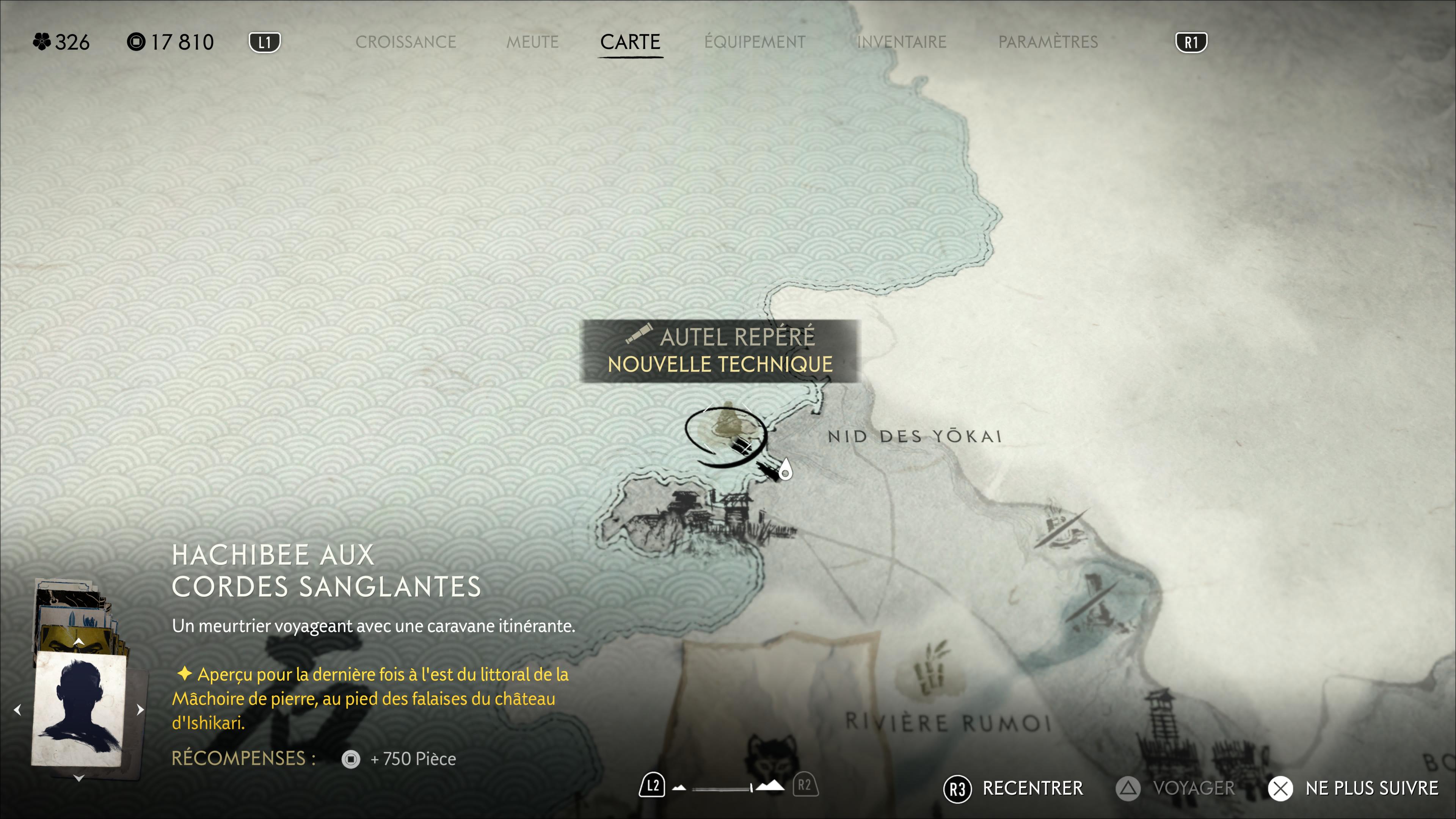Choose Ne plus suivre to untrack
Image resolution: width=1456 pixels, height=819 pixels.
tap(1354, 789)
